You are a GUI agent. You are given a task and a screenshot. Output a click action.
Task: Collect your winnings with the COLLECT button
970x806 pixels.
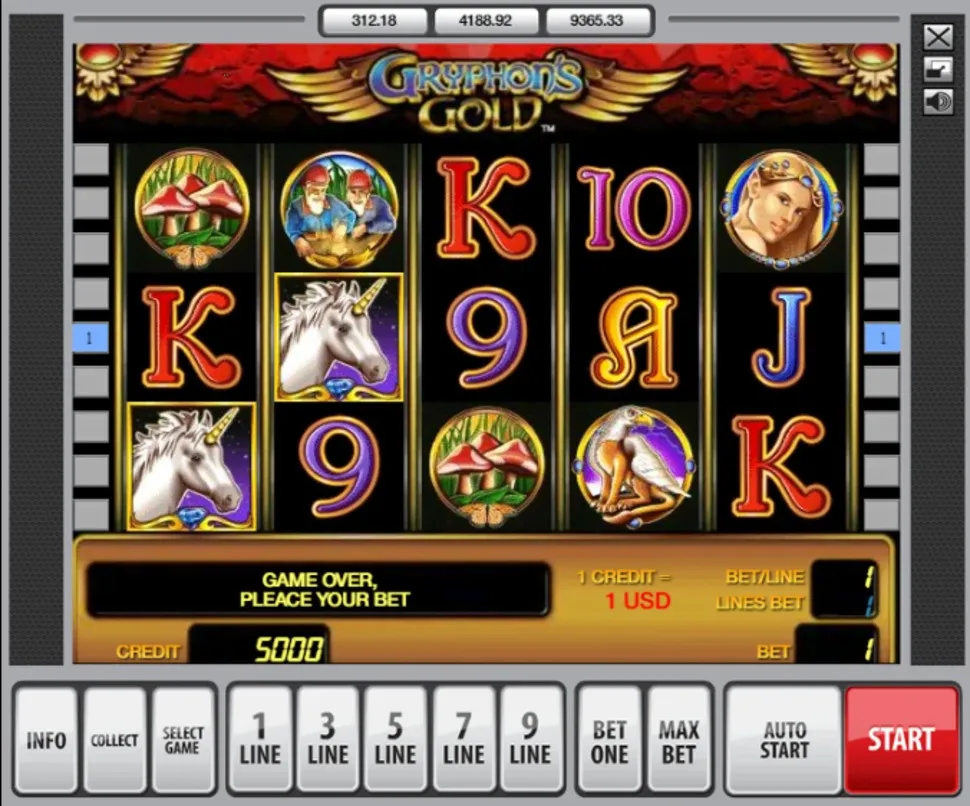pos(115,740)
